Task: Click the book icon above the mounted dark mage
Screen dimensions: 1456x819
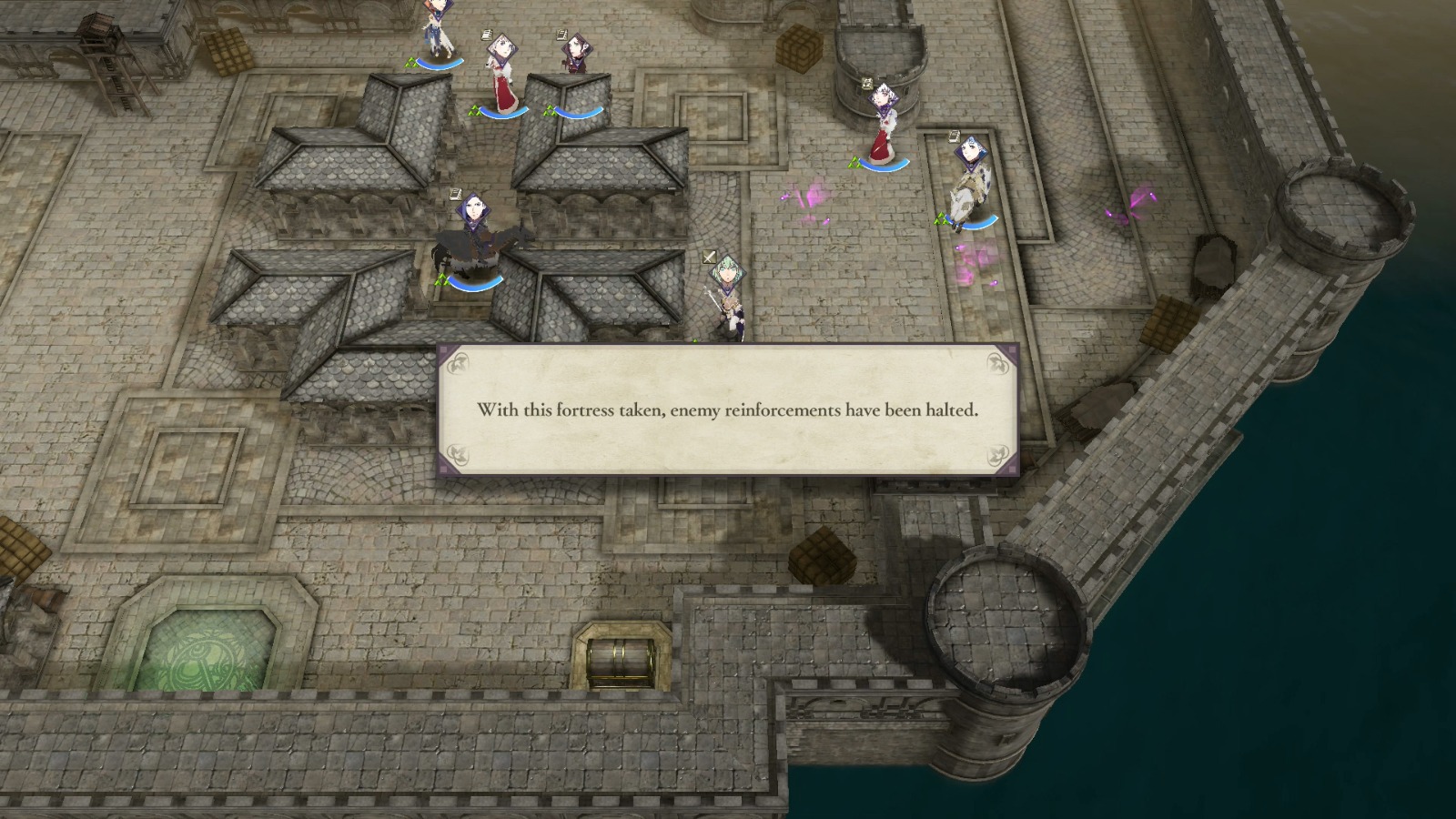Action: coord(455,194)
